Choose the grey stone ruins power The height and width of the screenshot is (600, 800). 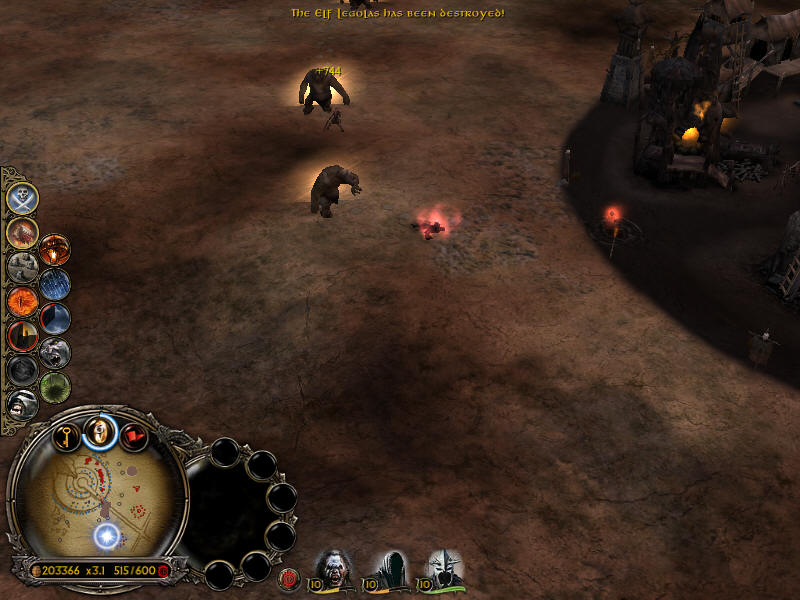click(22, 266)
